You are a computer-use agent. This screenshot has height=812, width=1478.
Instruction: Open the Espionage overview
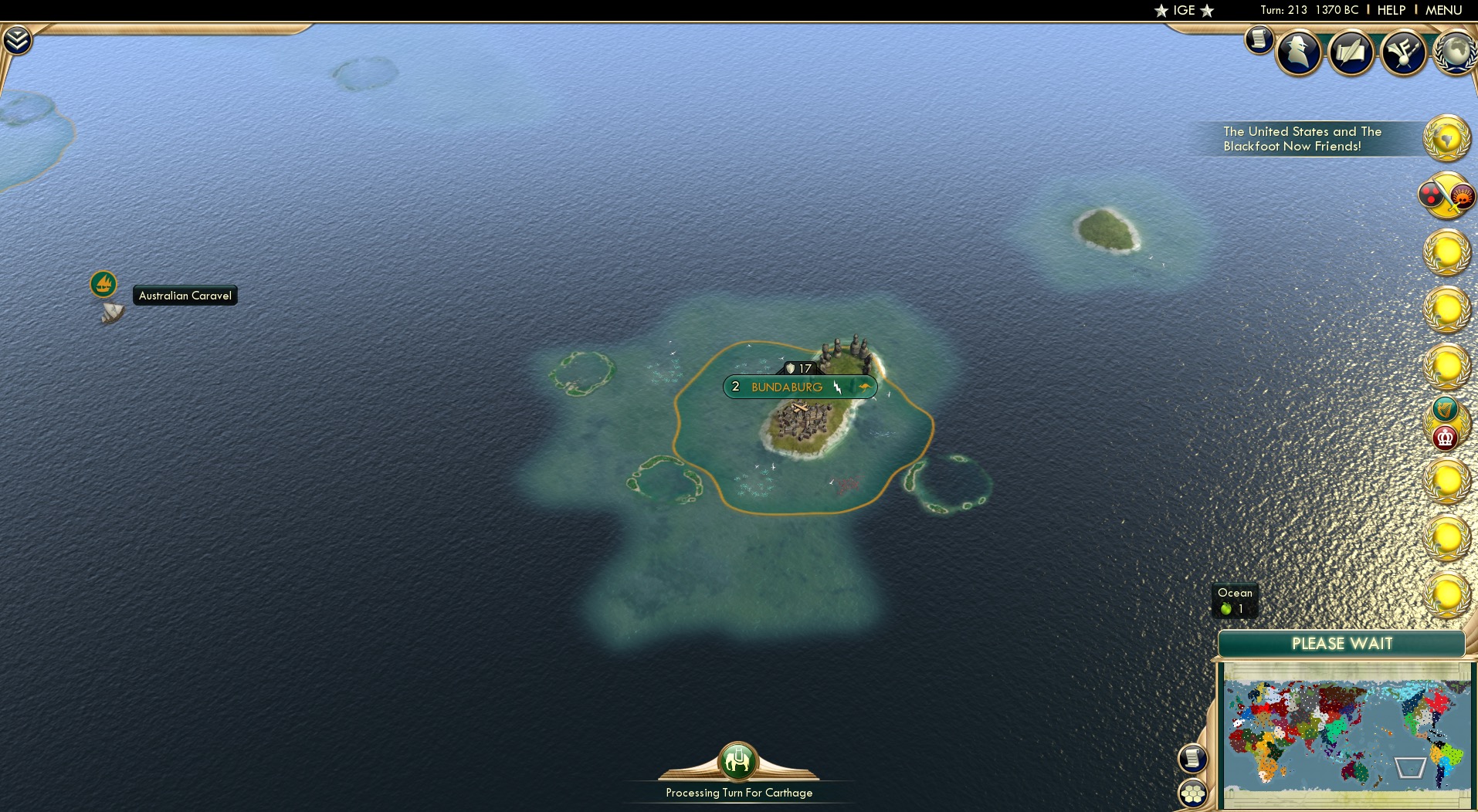click(1298, 52)
